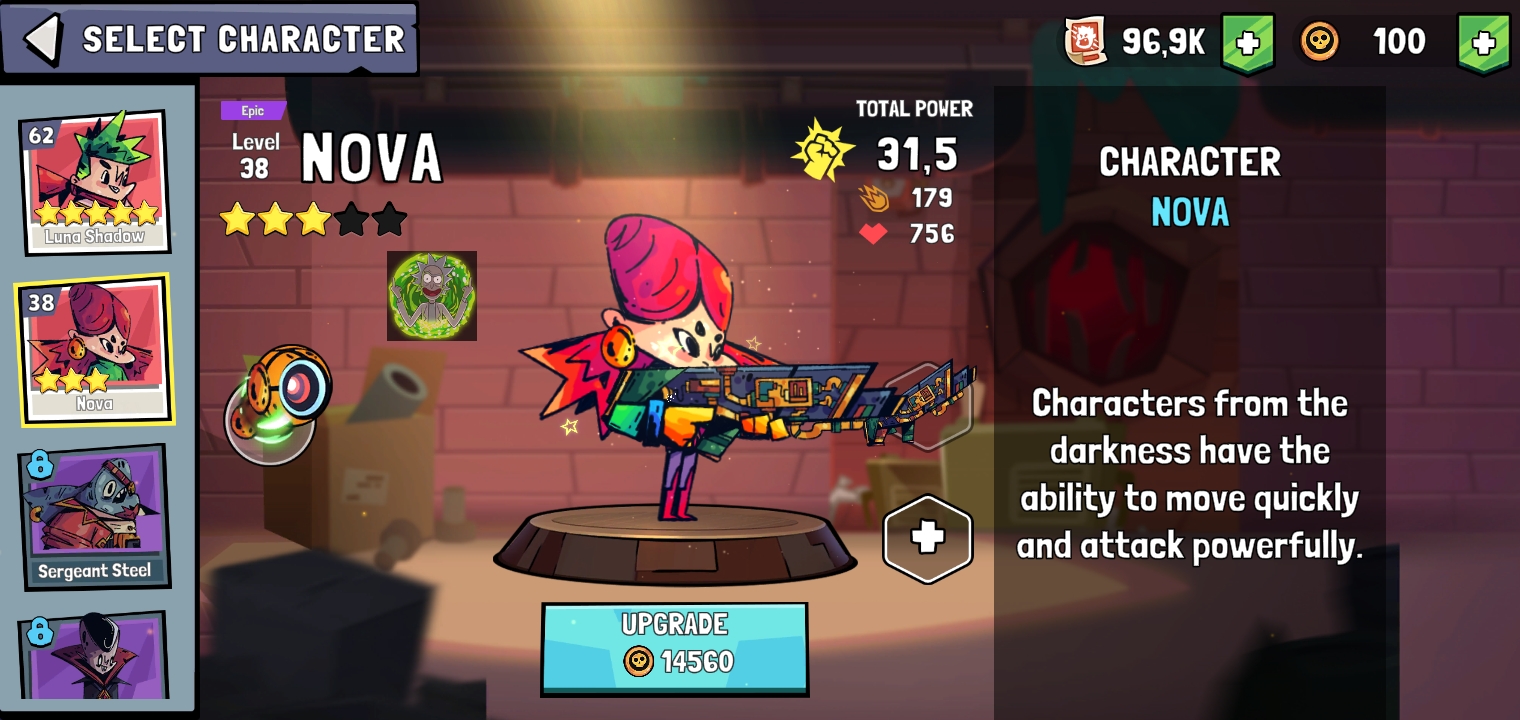Add more red ticket currency

[x=1247, y=43]
